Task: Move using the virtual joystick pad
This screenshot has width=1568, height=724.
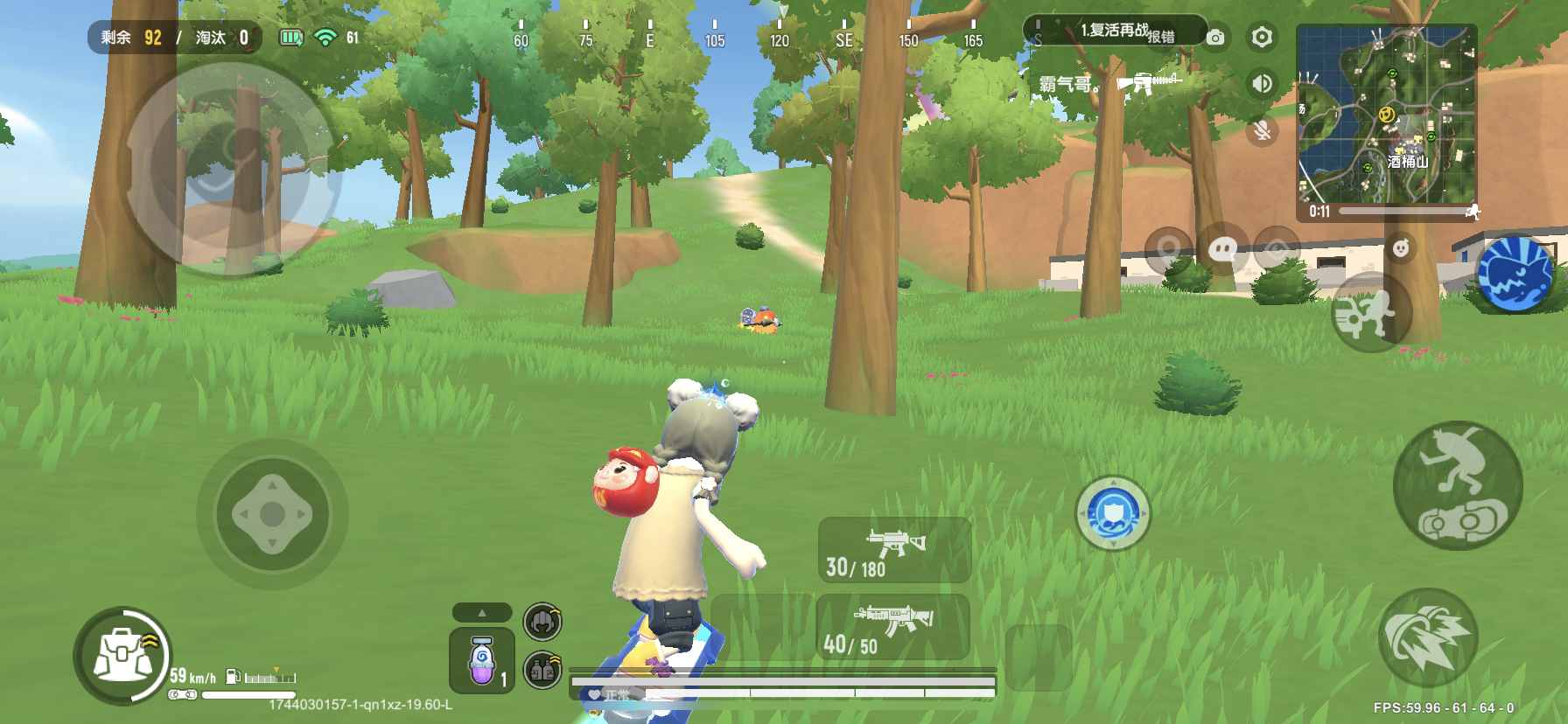Action: (x=272, y=514)
